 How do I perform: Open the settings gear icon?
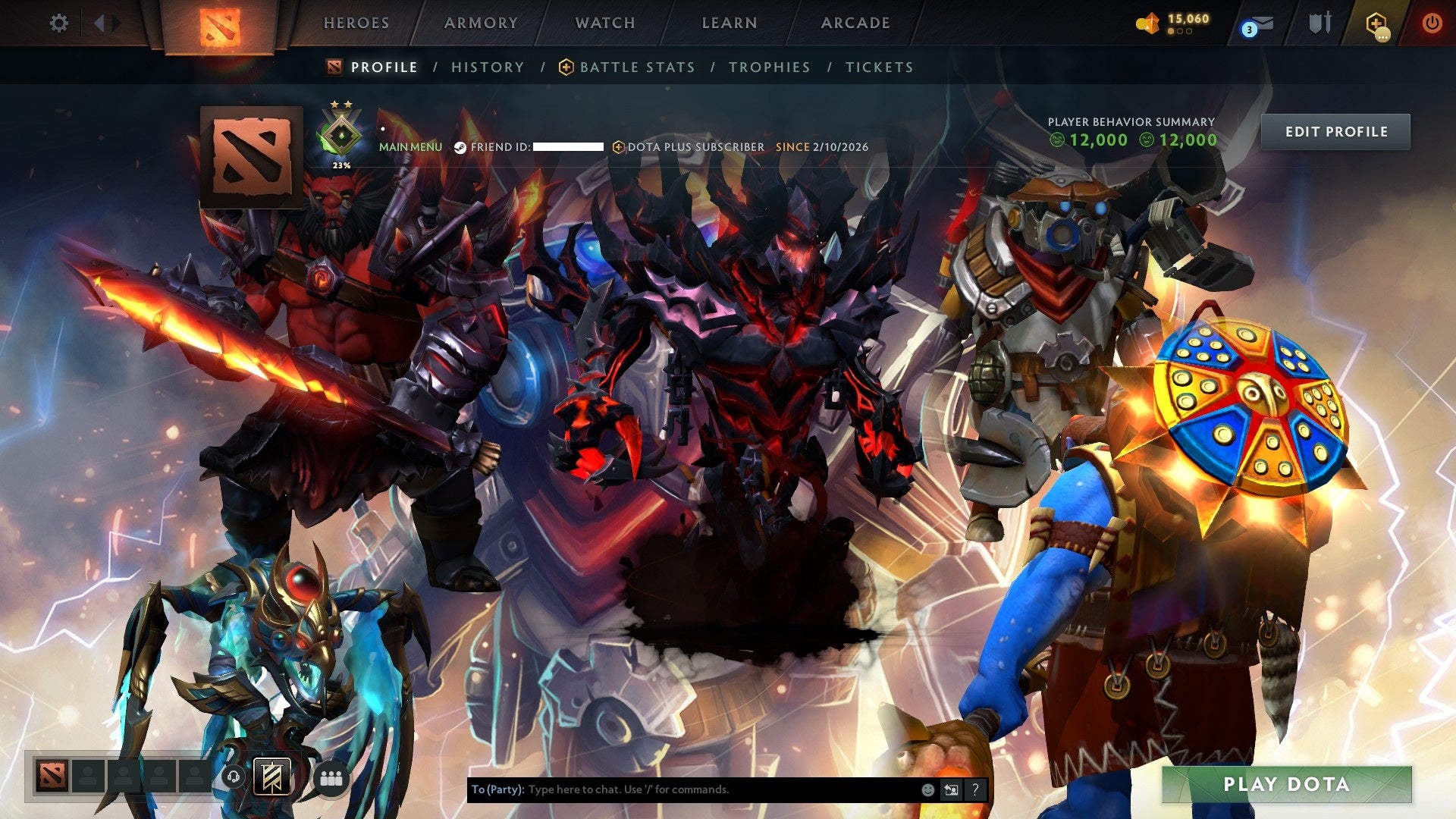click(59, 23)
